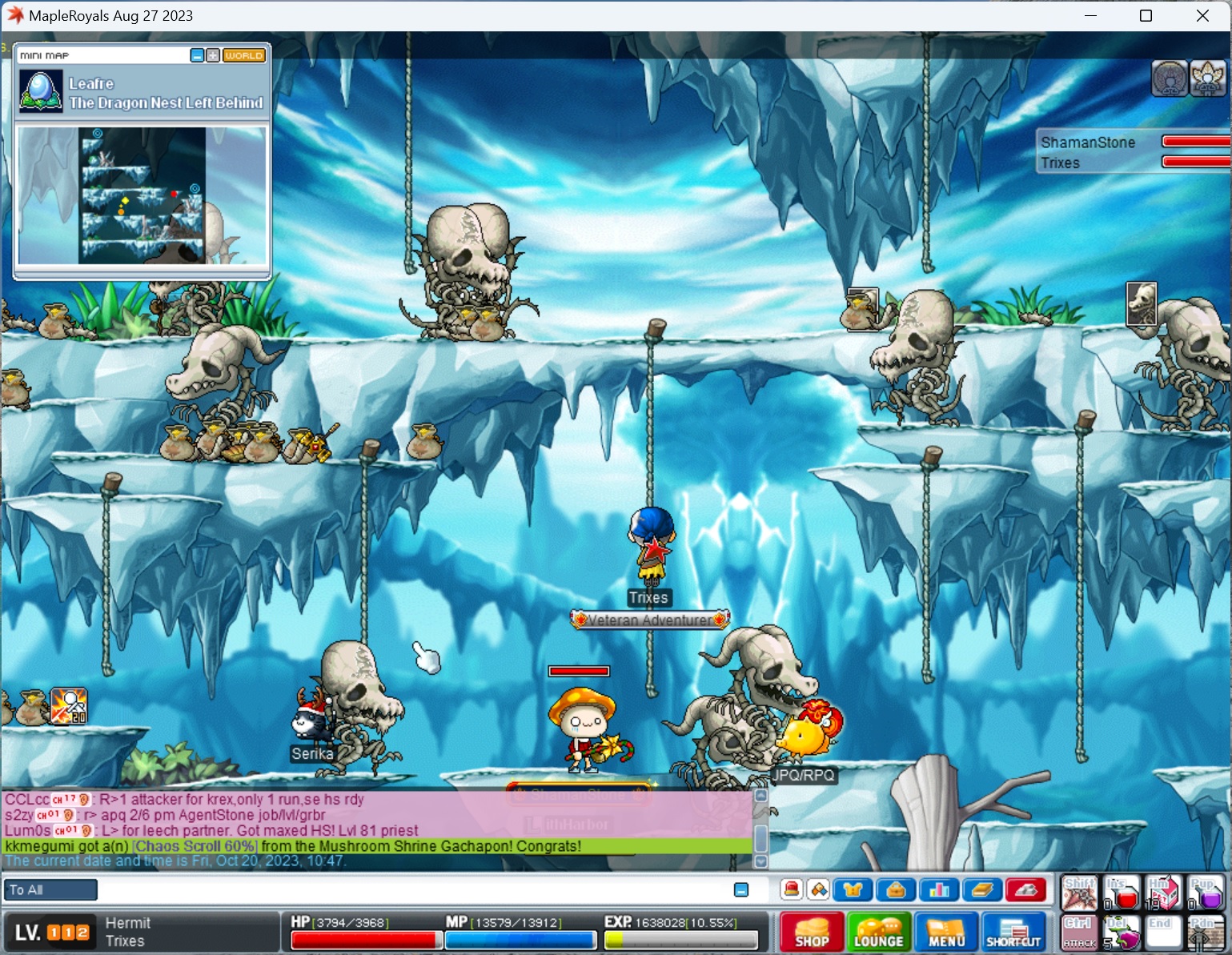Image resolution: width=1232 pixels, height=955 pixels.
Task: Open the SHORTCUT button
Action: pyautogui.click(x=1013, y=932)
